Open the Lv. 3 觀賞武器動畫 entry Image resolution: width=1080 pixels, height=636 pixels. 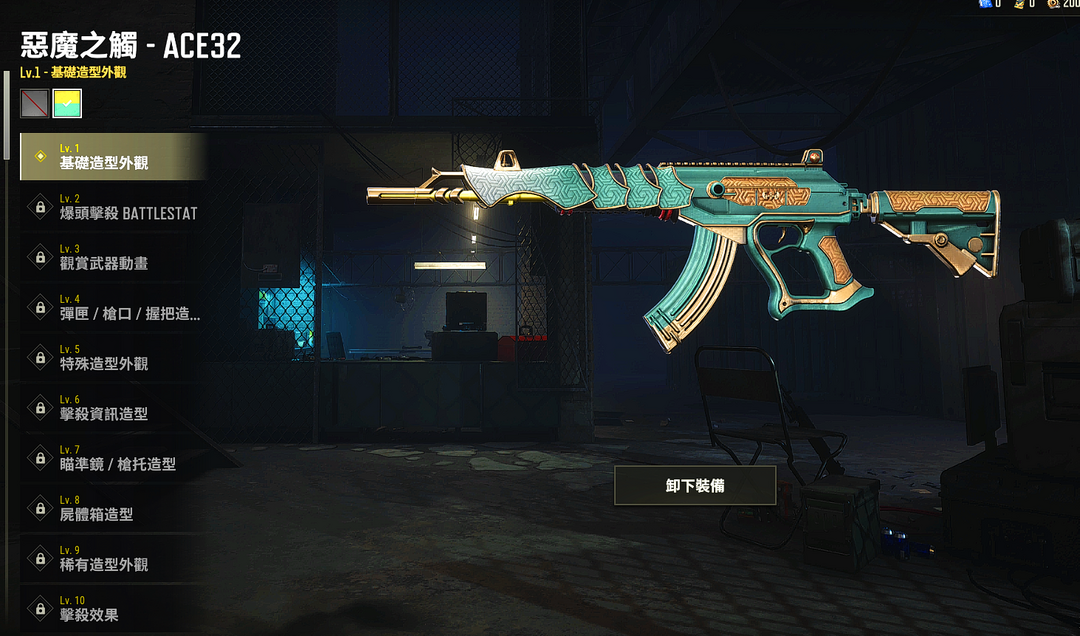(x=112, y=257)
